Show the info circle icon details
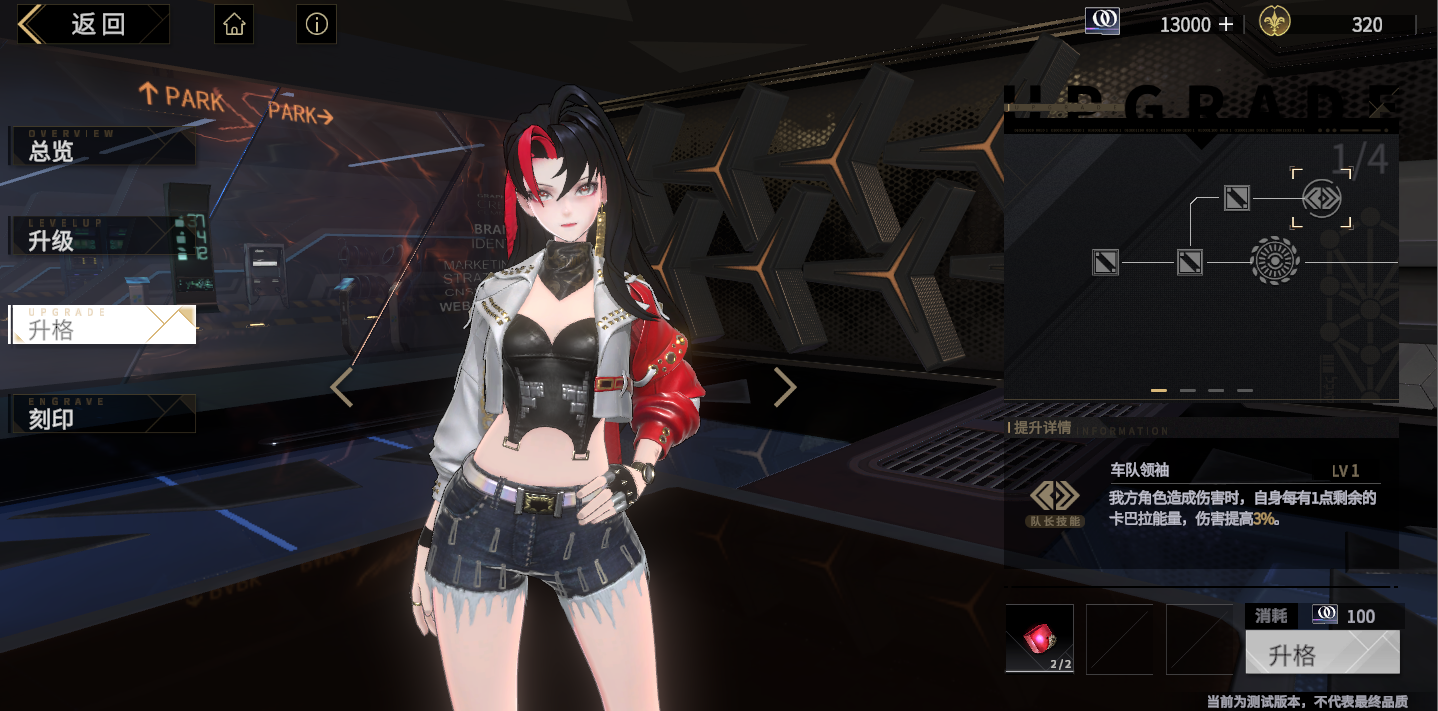 point(316,25)
